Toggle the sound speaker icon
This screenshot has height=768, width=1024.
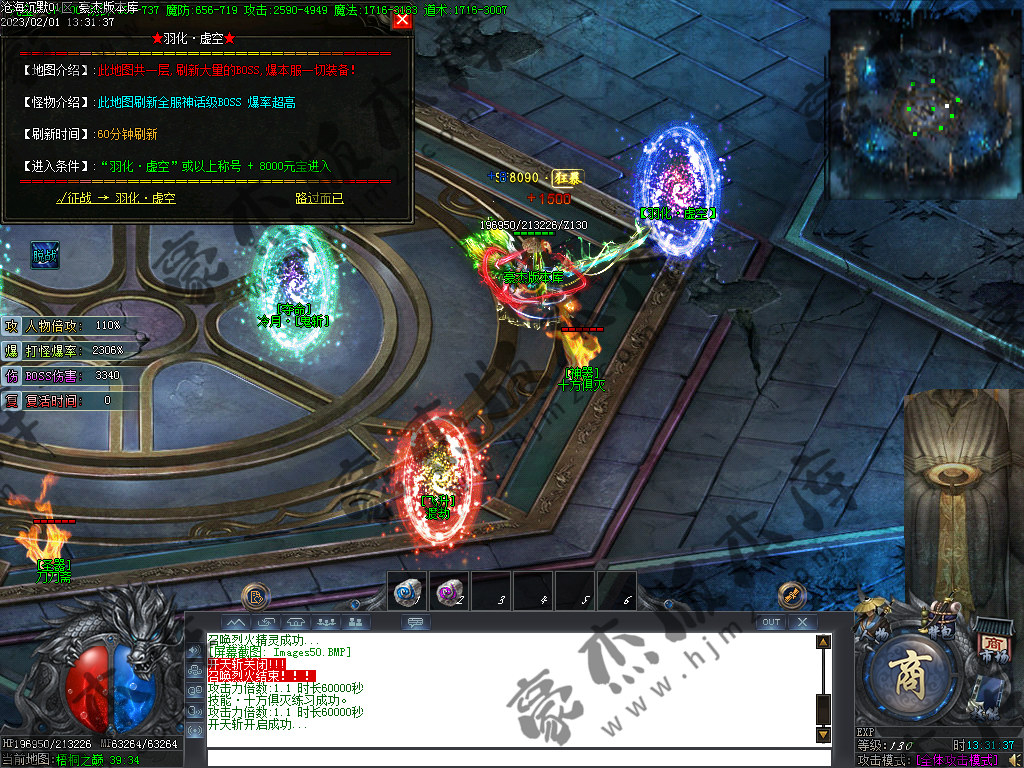pos(1009,761)
